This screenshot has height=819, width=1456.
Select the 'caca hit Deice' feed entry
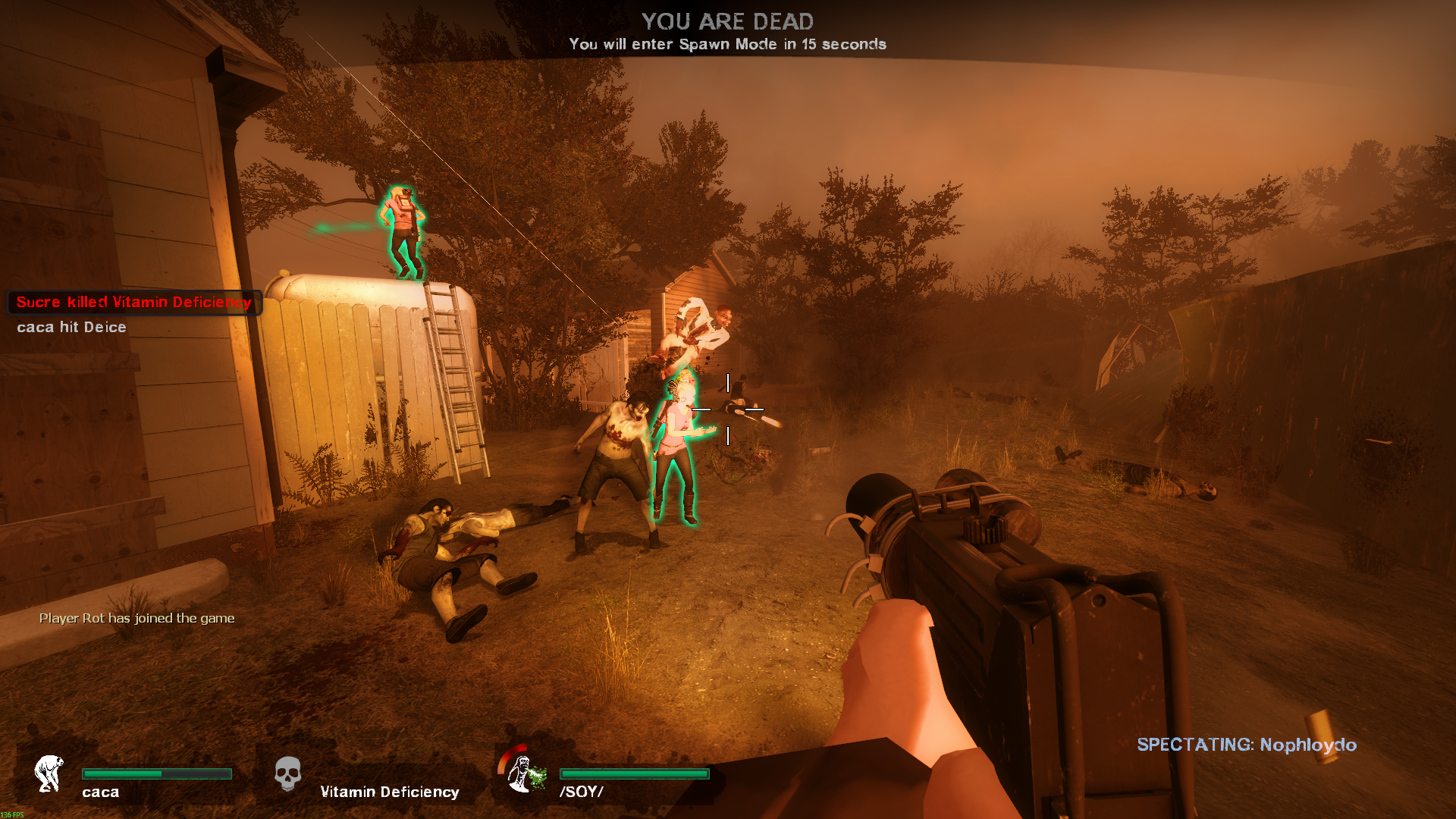click(x=71, y=327)
